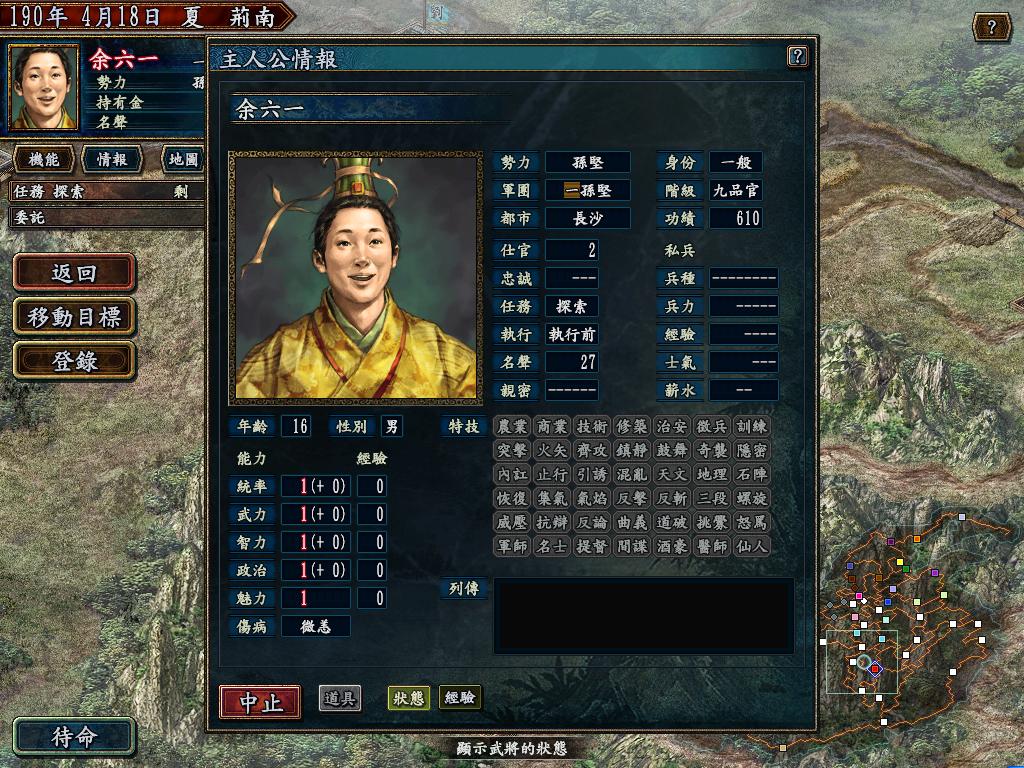
Task: Open the 情報 (Information) menu
Action: 111,159
